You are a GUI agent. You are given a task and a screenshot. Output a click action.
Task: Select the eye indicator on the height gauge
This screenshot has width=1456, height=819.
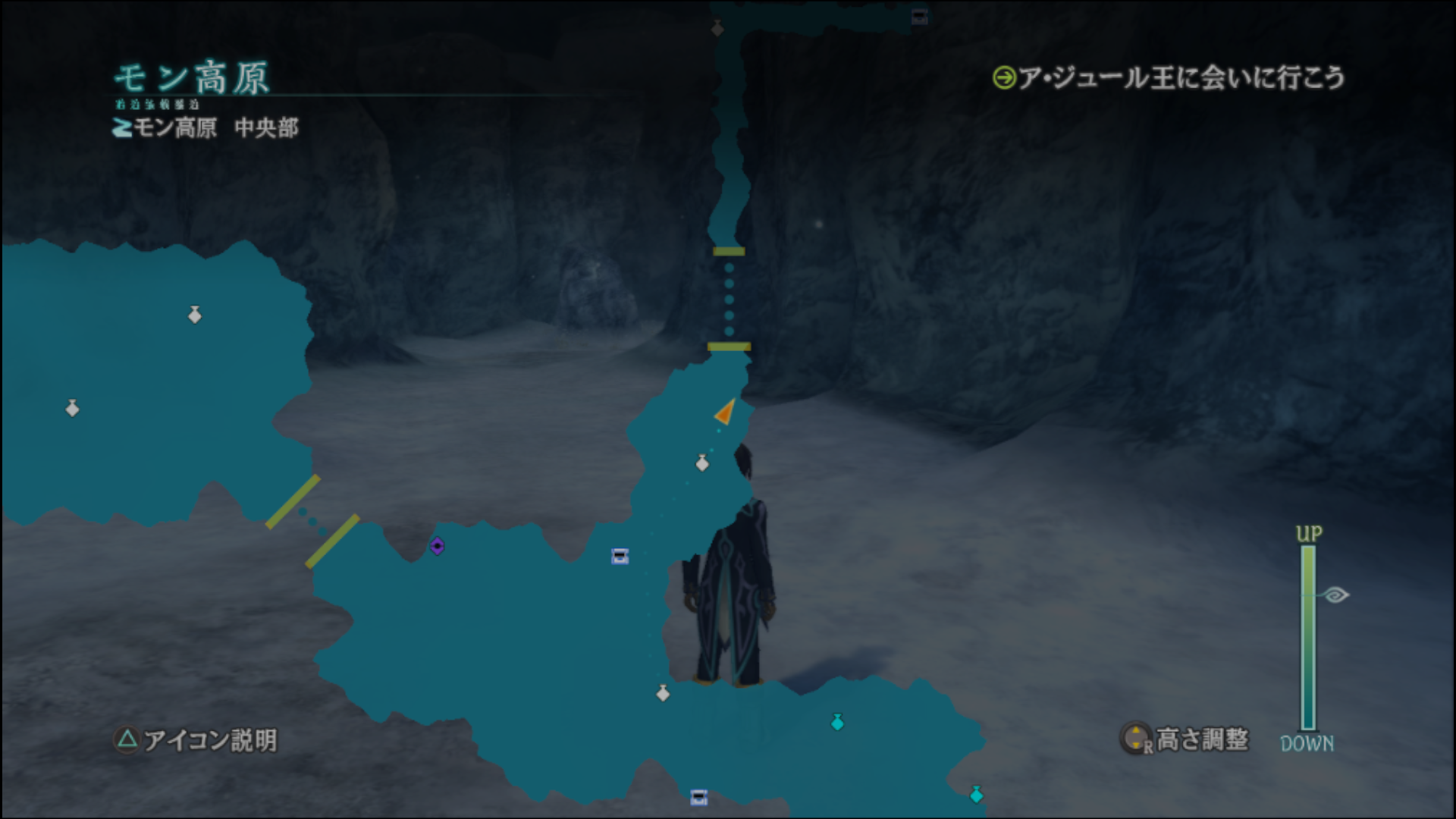coord(1335,595)
